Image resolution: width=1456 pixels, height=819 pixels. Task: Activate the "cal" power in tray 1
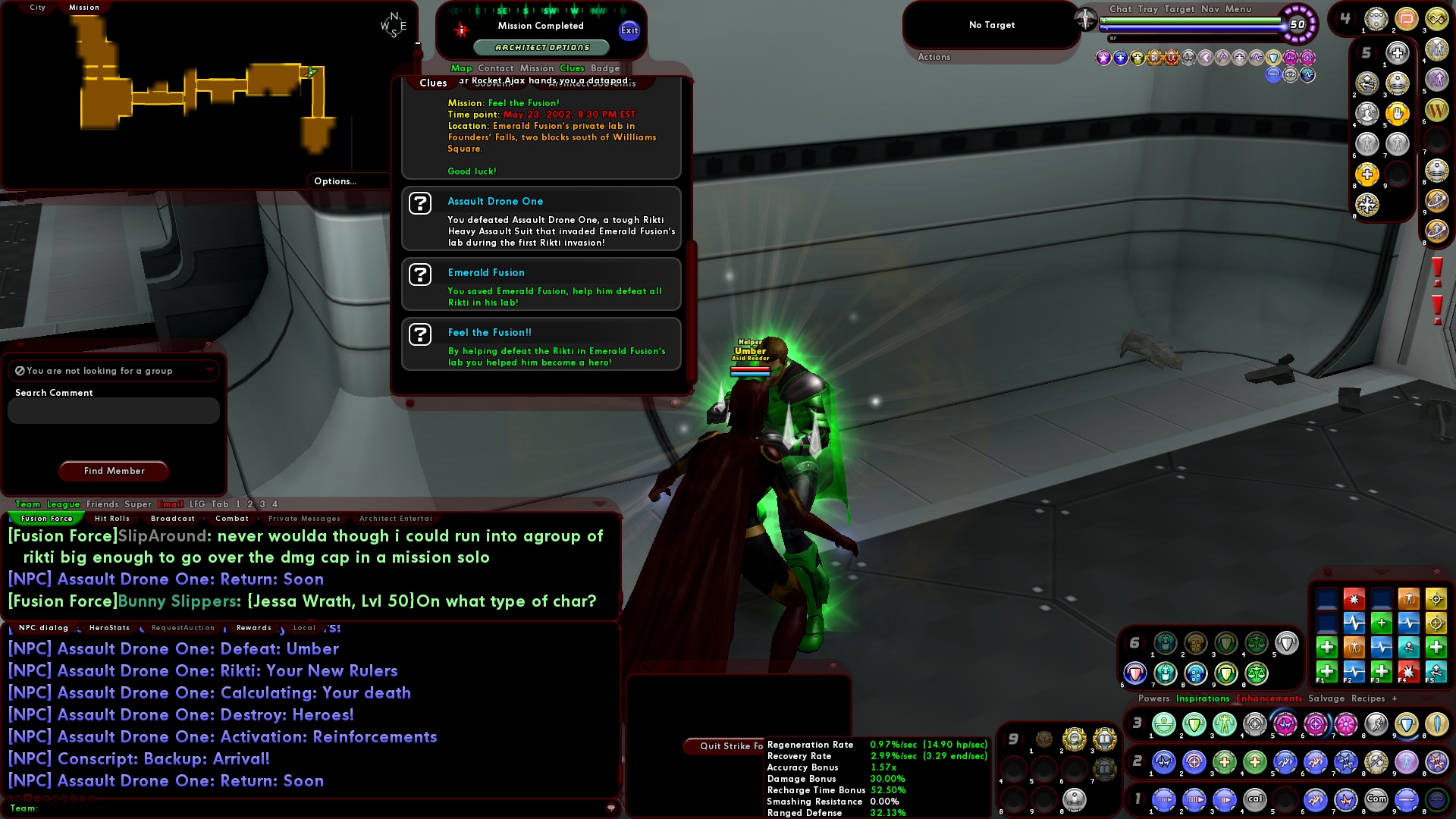(1256, 799)
